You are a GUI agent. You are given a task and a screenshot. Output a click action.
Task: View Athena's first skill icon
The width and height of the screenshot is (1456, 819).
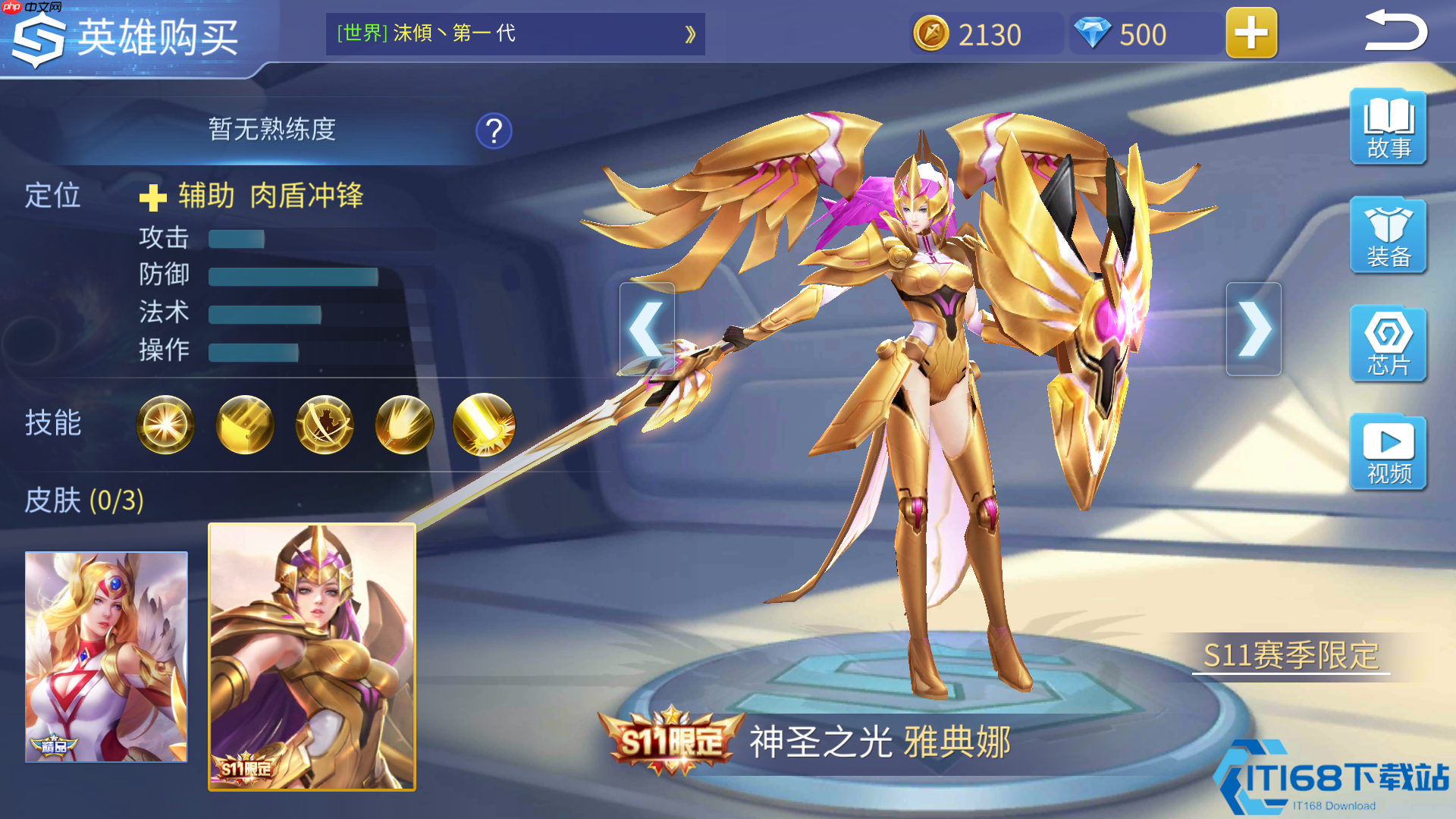[x=166, y=425]
